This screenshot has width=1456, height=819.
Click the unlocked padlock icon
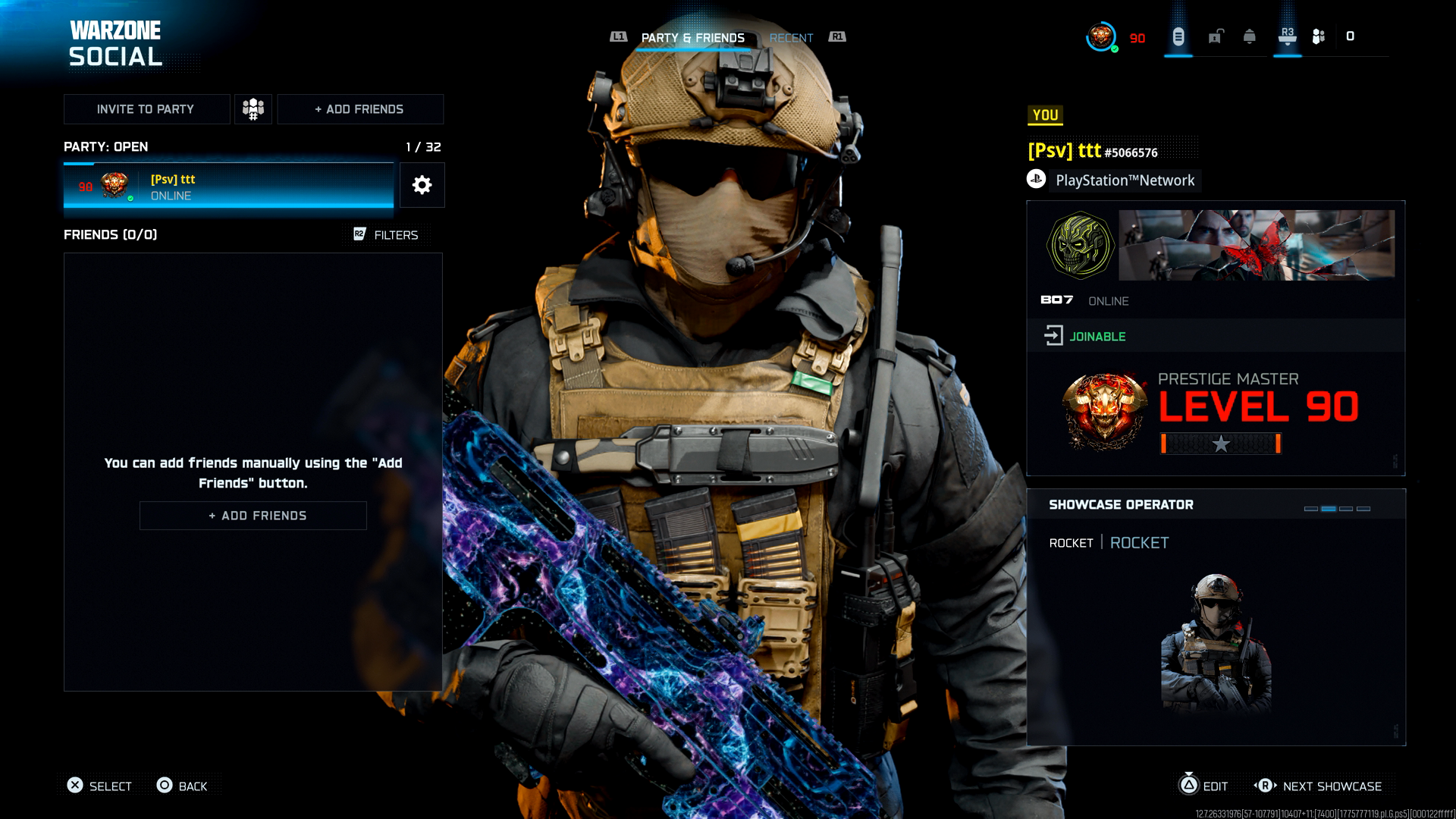pyautogui.click(x=1216, y=36)
